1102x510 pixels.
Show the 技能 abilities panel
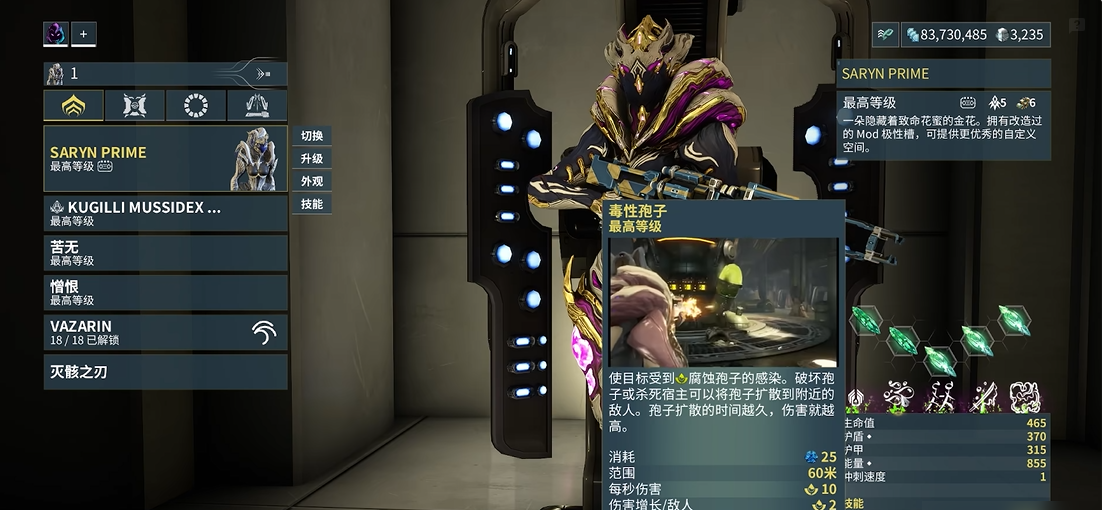click(312, 204)
